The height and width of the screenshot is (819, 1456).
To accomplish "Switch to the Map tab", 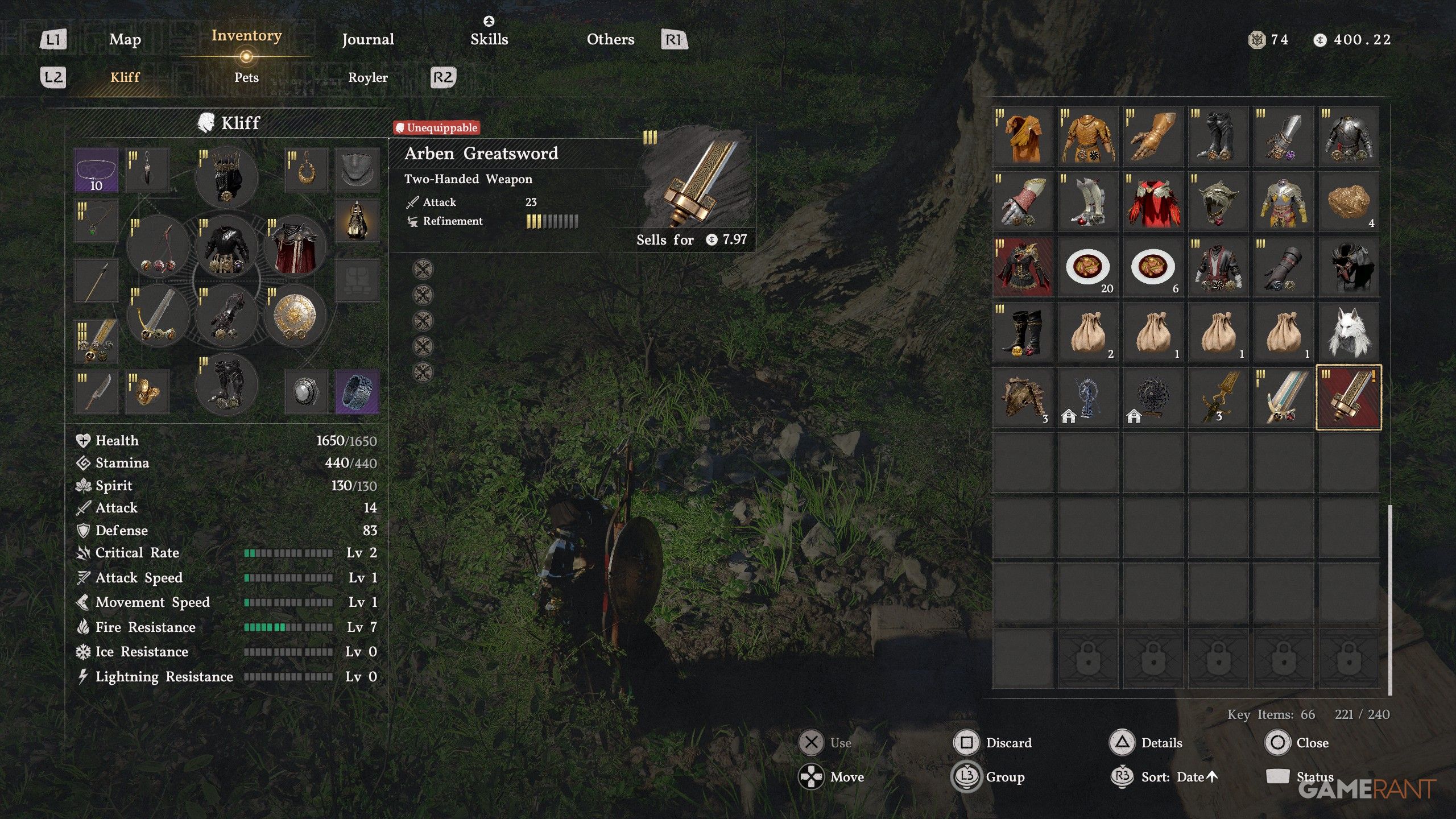I will (x=125, y=39).
